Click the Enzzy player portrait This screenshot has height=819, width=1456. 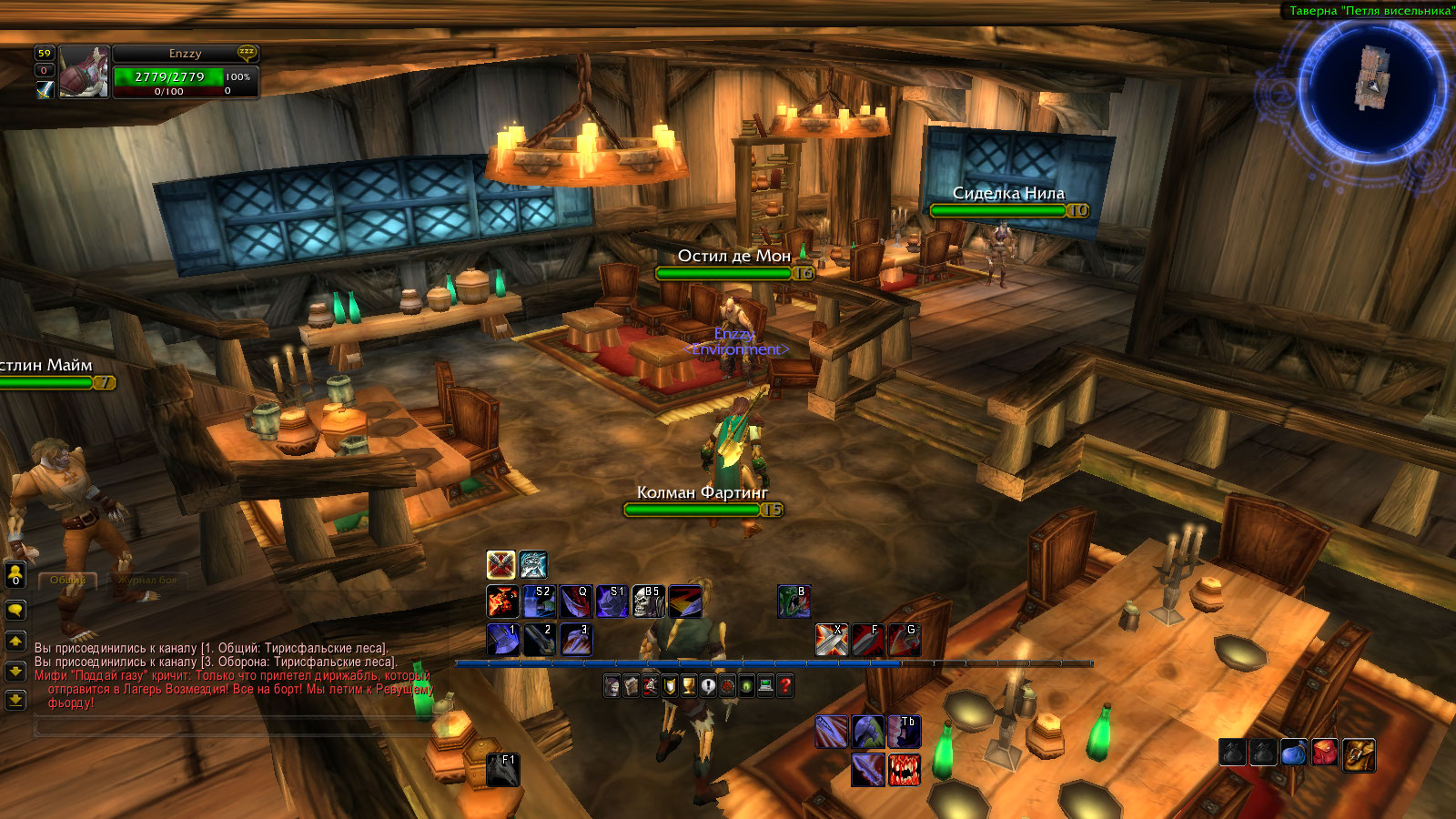pyautogui.click(x=84, y=72)
